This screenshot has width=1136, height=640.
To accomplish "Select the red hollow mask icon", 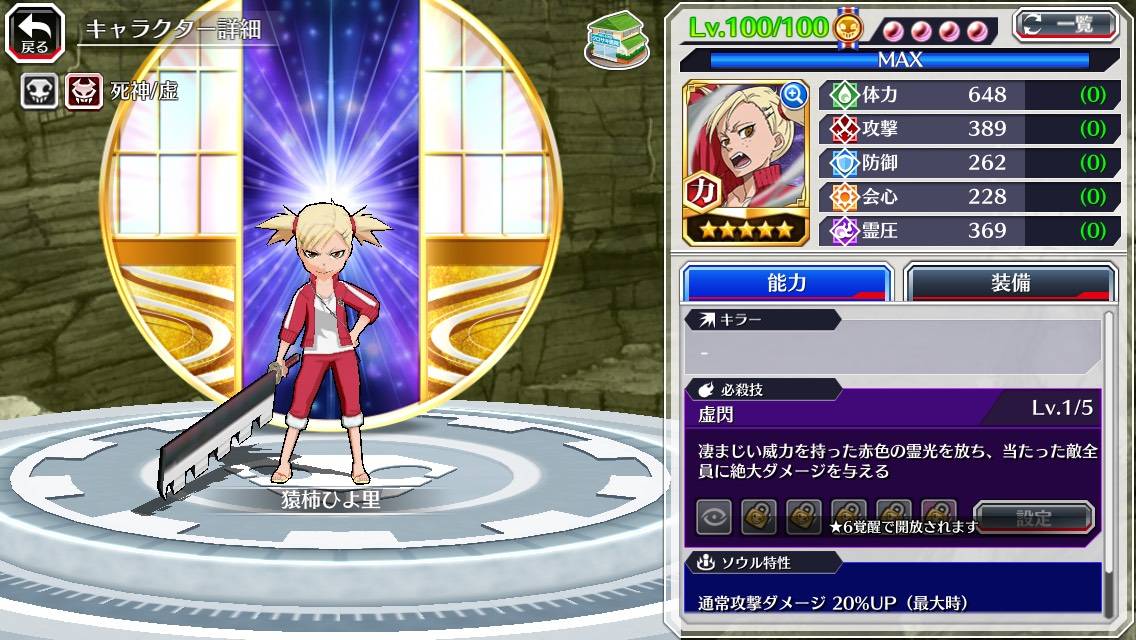I will point(84,92).
